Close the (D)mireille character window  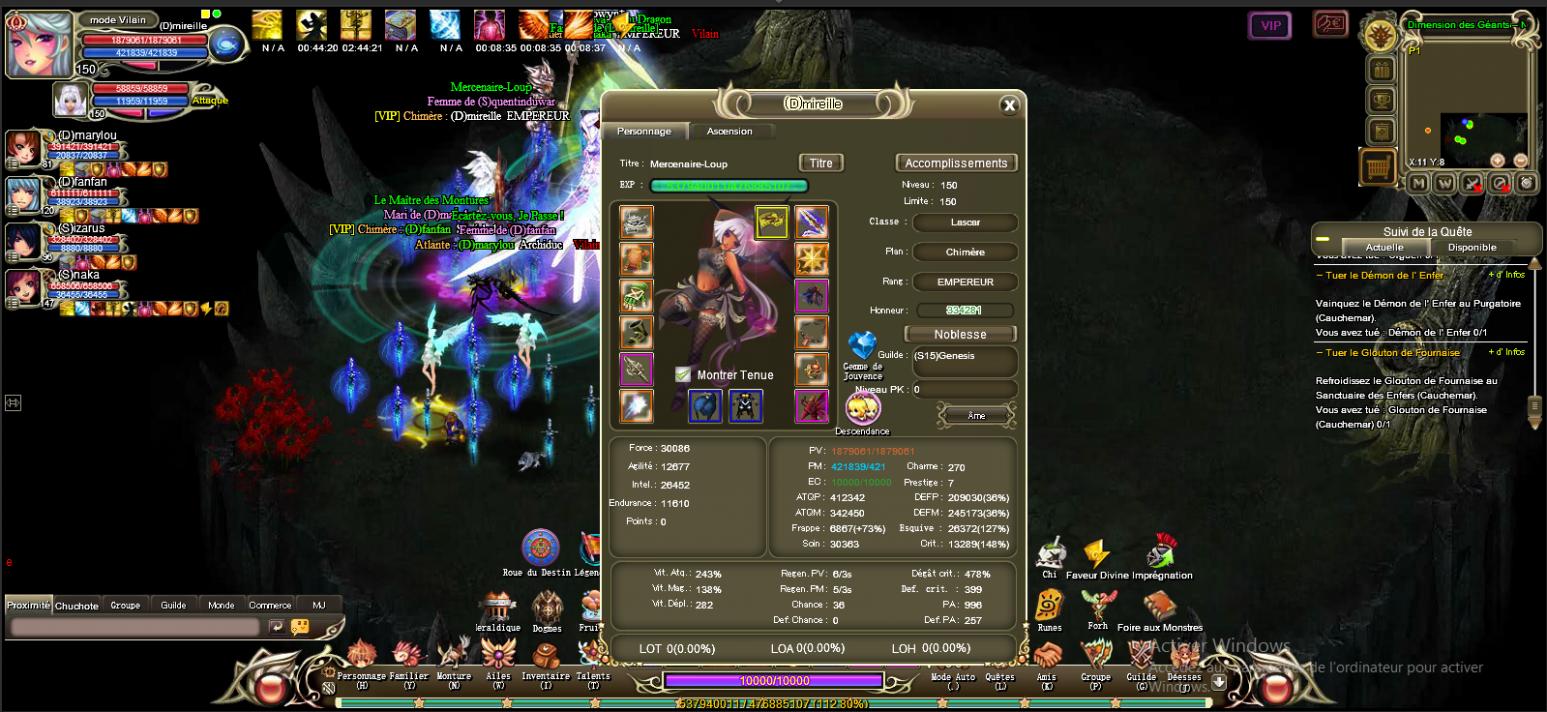tap(1009, 105)
